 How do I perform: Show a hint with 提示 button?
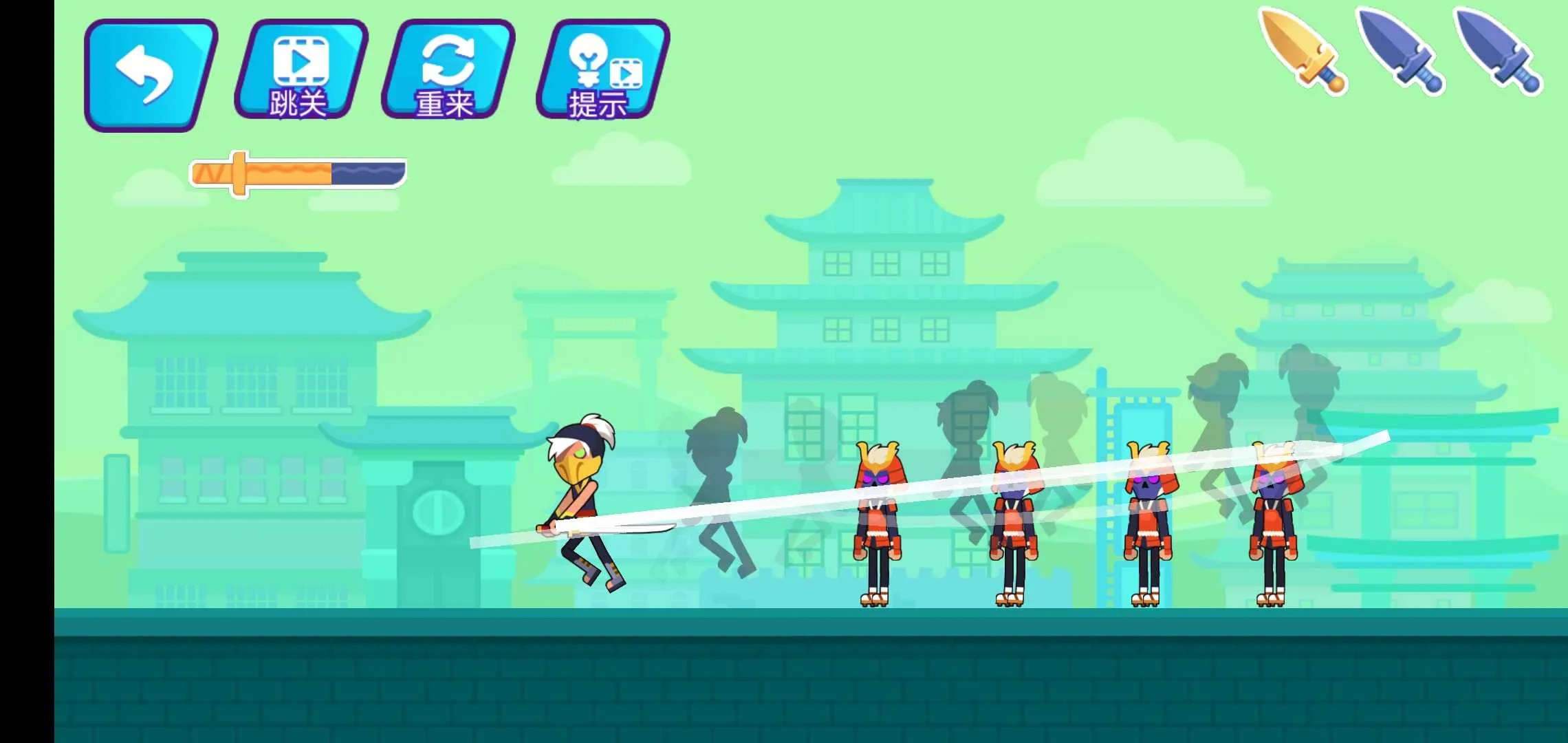tap(601, 70)
